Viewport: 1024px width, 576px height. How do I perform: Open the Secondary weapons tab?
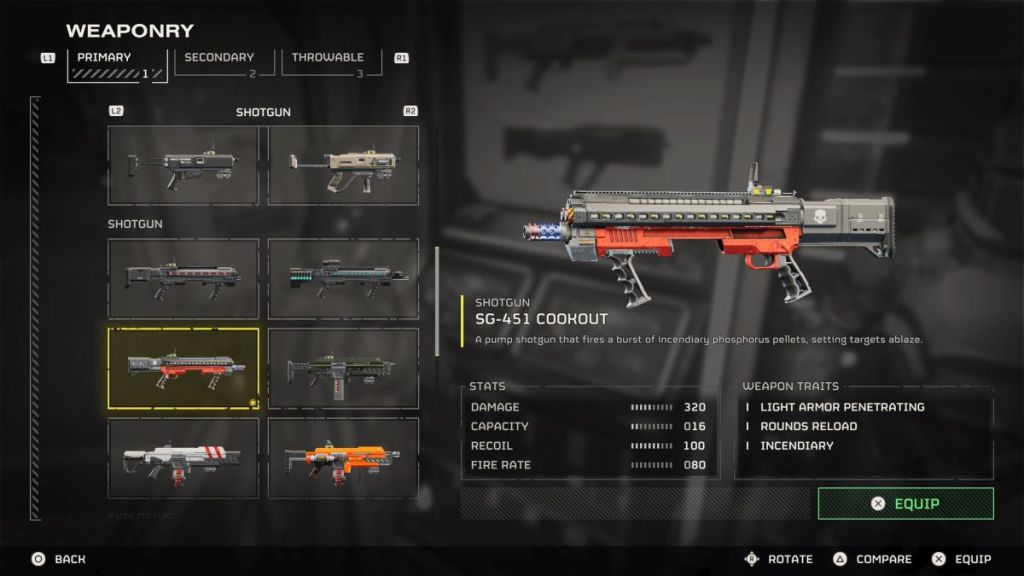219,63
